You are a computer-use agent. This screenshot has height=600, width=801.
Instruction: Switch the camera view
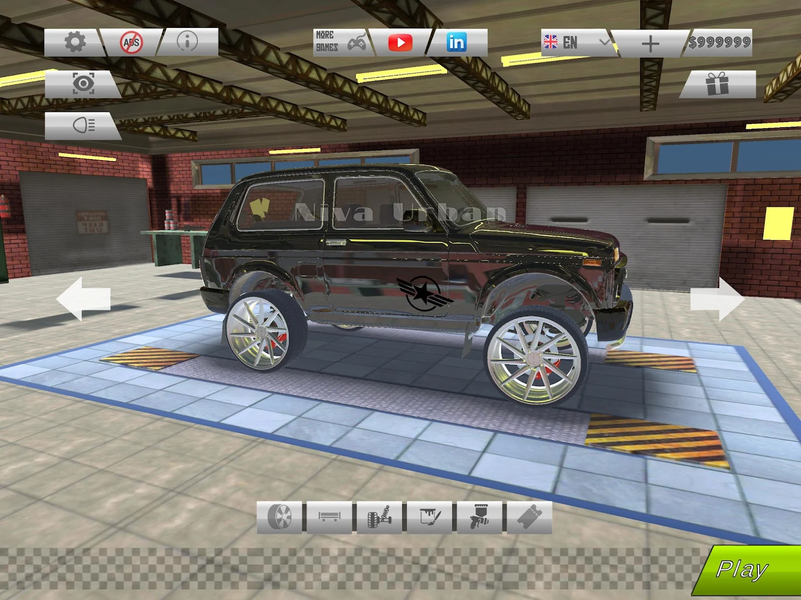pos(82,84)
